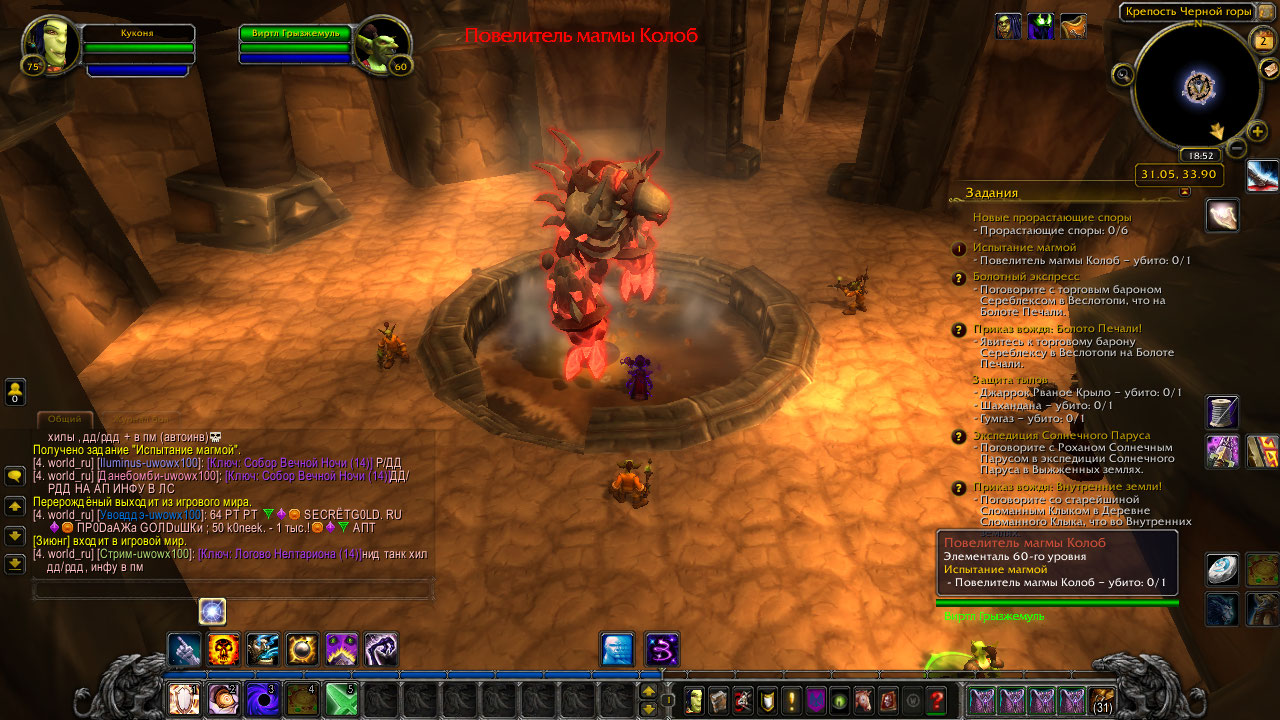Click the chat input box
Viewport: 1280px width, 720px height.
pos(233,591)
